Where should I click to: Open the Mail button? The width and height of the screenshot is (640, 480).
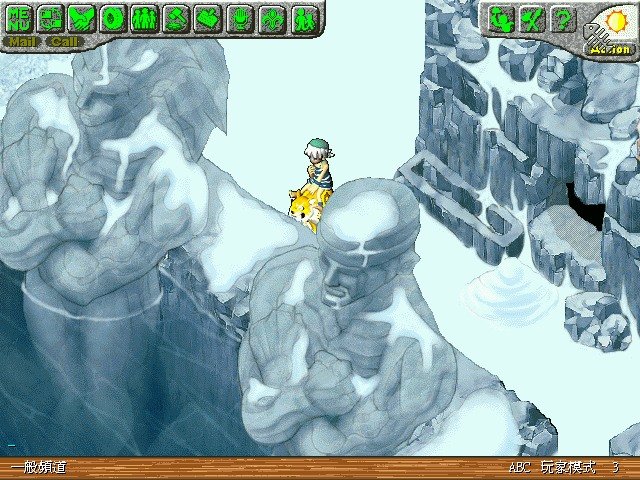coord(20,42)
